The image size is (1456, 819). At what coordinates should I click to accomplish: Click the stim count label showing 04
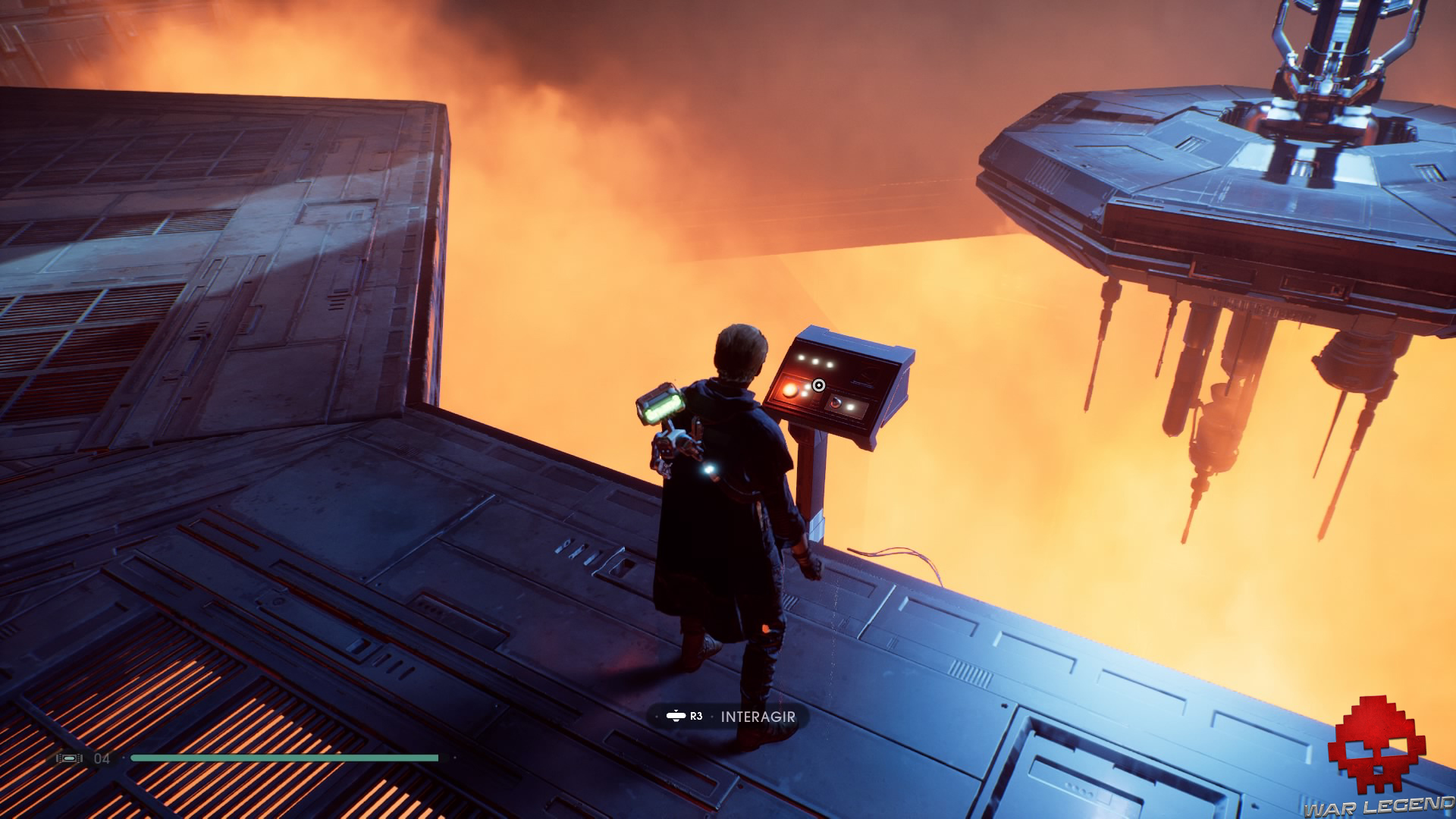tap(101, 758)
